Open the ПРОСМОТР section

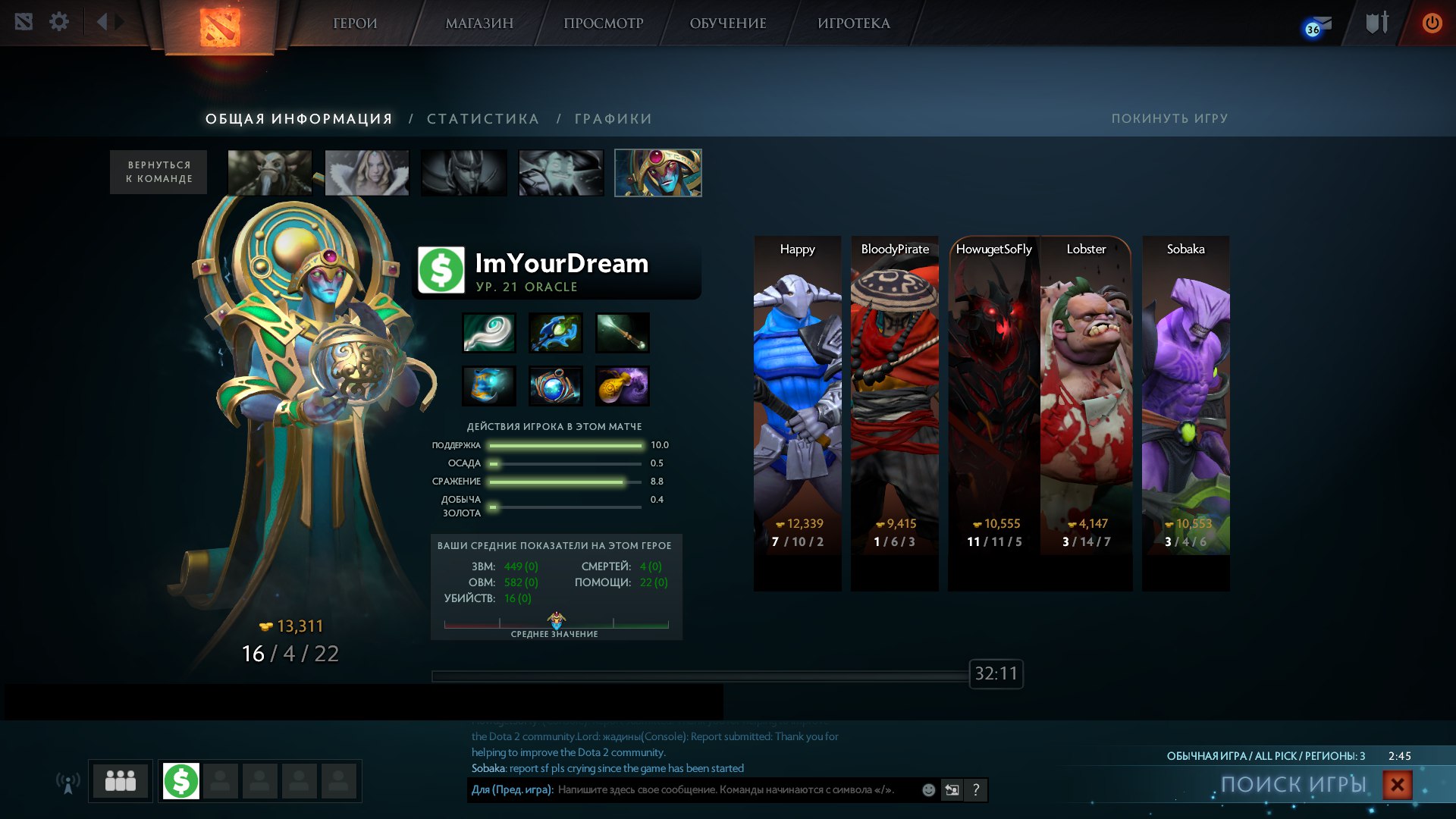coord(603,24)
